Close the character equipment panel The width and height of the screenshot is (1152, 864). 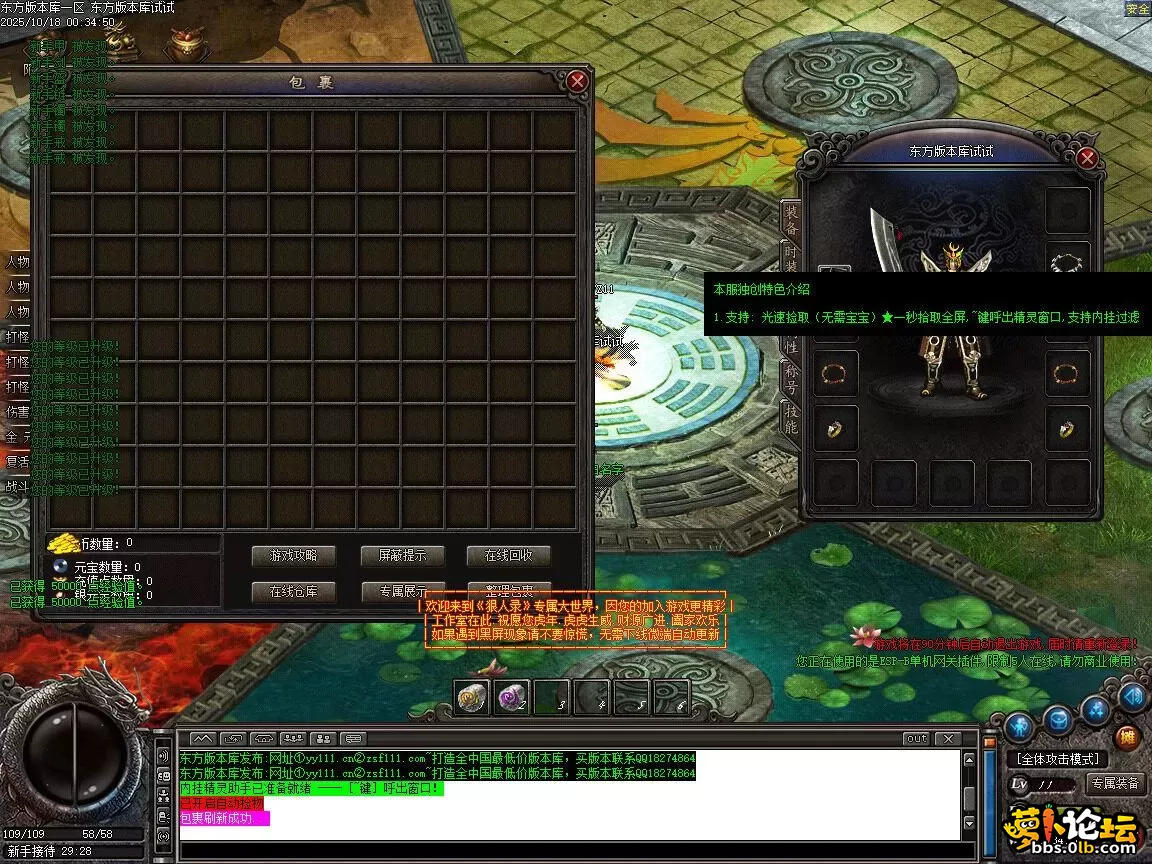pyautogui.click(x=1087, y=158)
